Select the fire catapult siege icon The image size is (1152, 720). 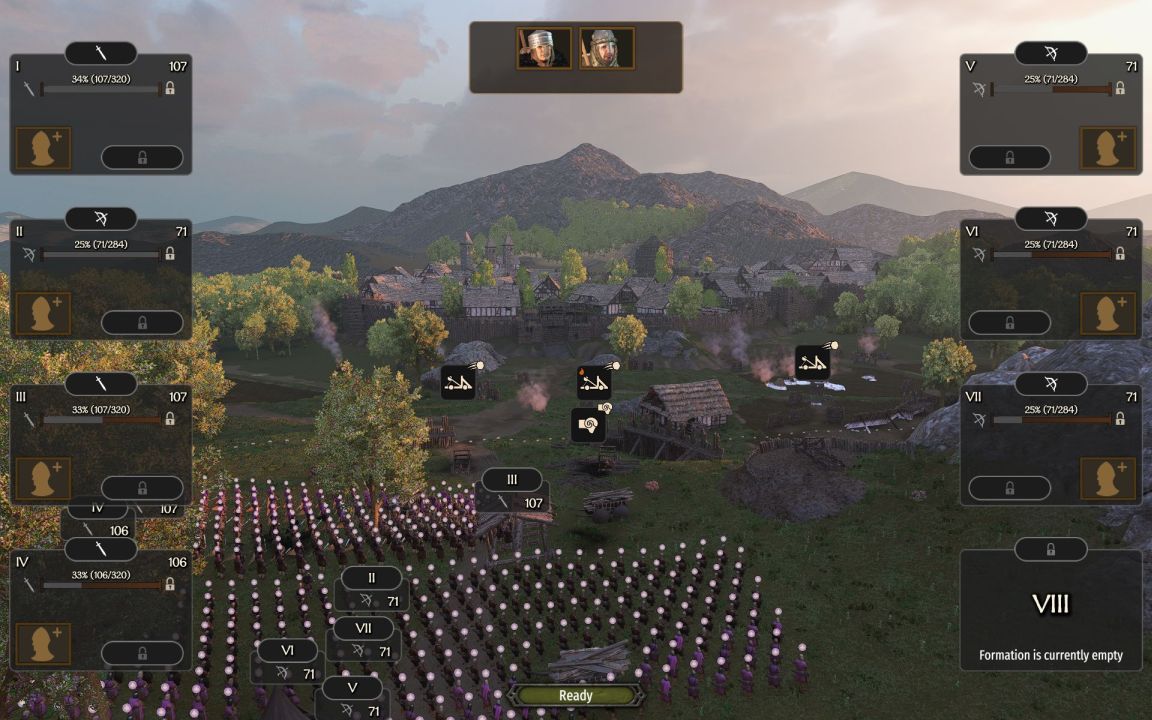click(x=594, y=382)
